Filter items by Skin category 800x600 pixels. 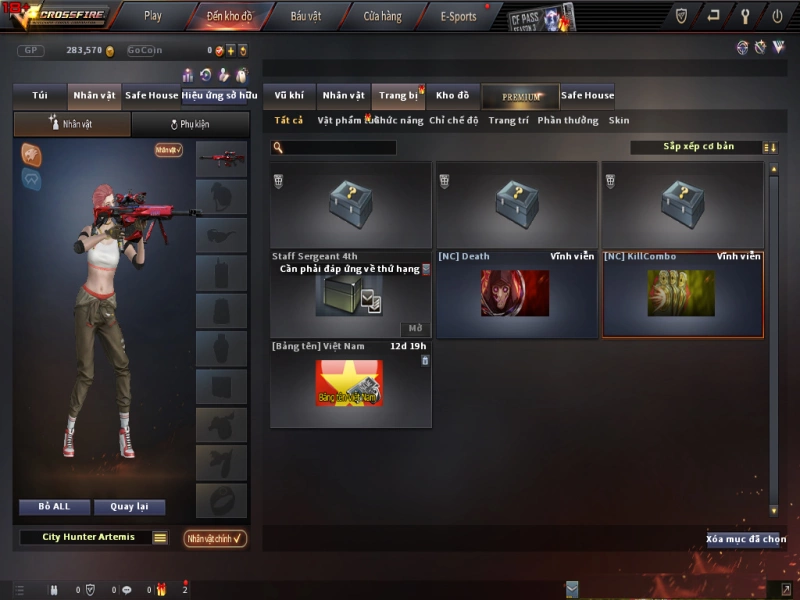click(619, 121)
